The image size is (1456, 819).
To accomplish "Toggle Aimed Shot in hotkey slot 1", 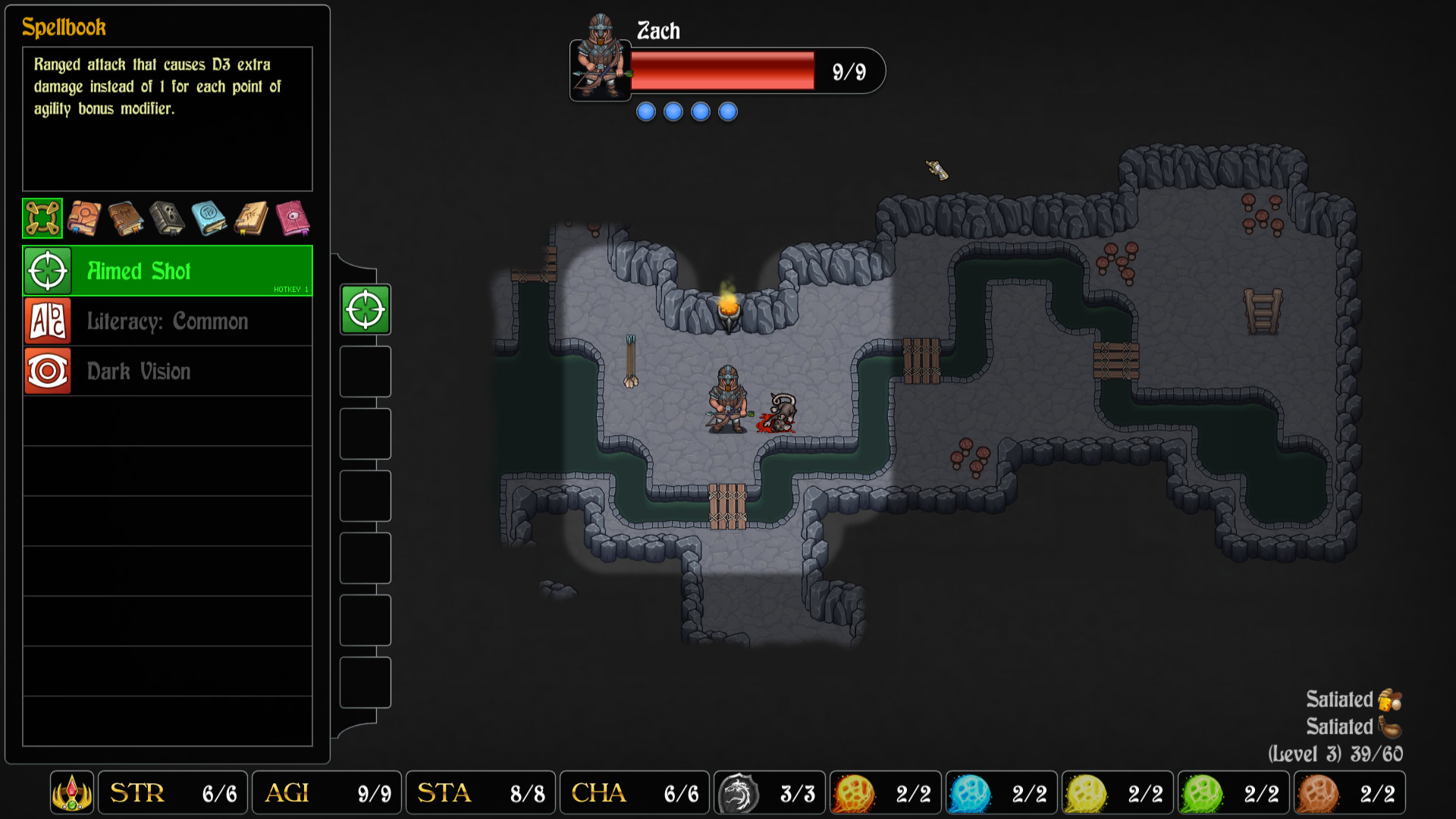I will click(x=366, y=309).
